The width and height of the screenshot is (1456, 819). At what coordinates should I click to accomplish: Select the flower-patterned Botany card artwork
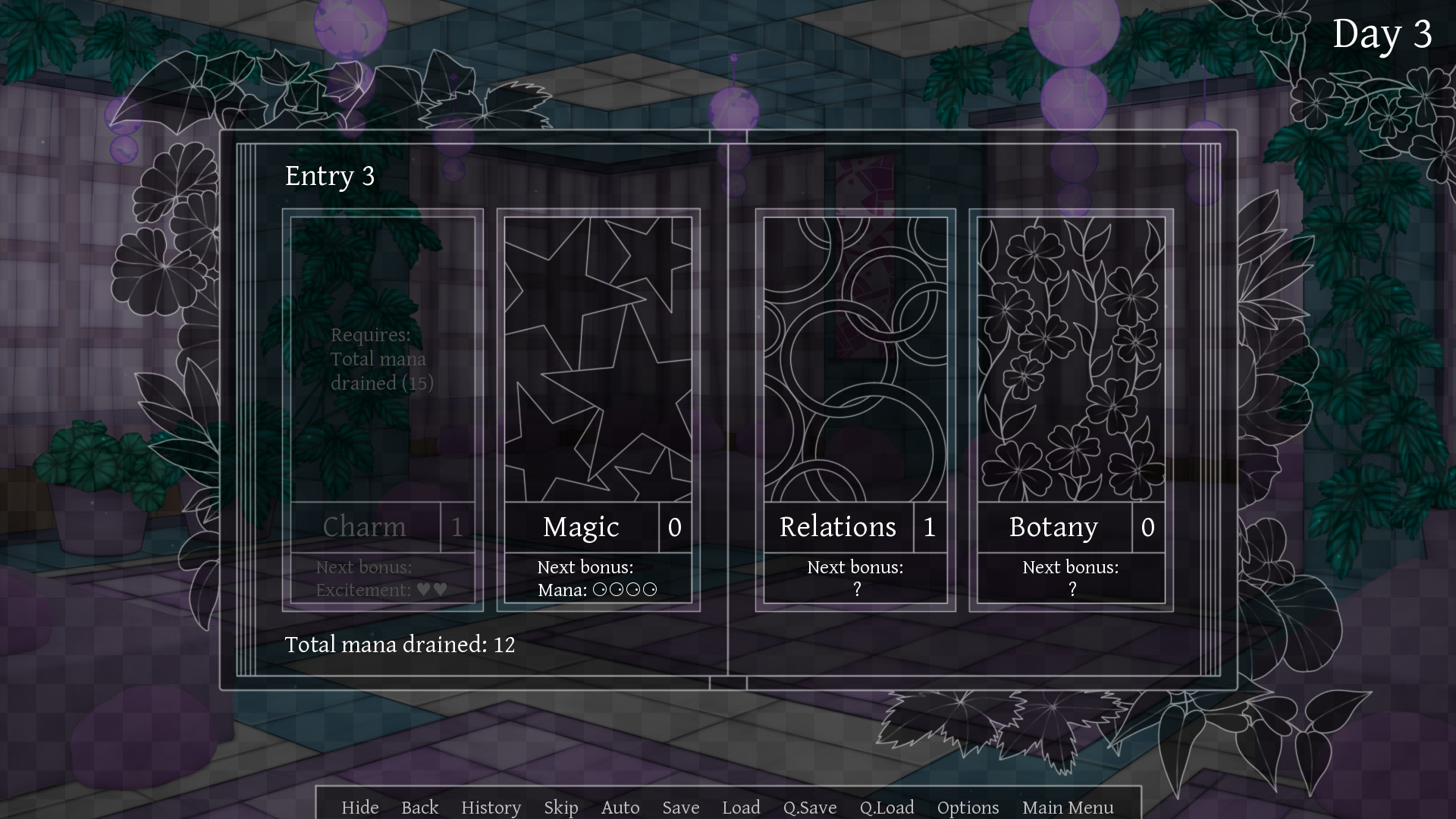pos(1069,356)
